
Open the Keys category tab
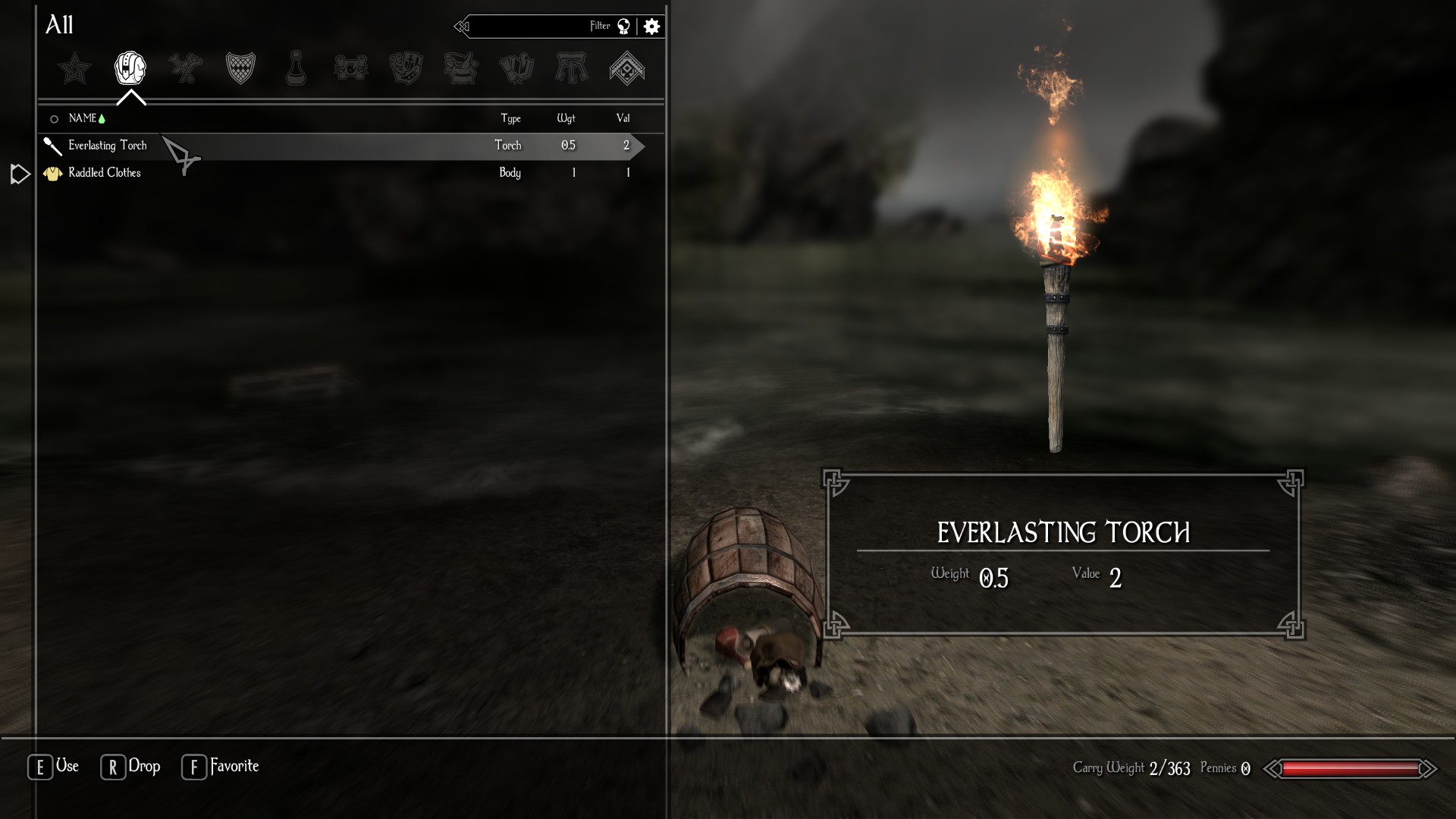pyautogui.click(x=572, y=68)
